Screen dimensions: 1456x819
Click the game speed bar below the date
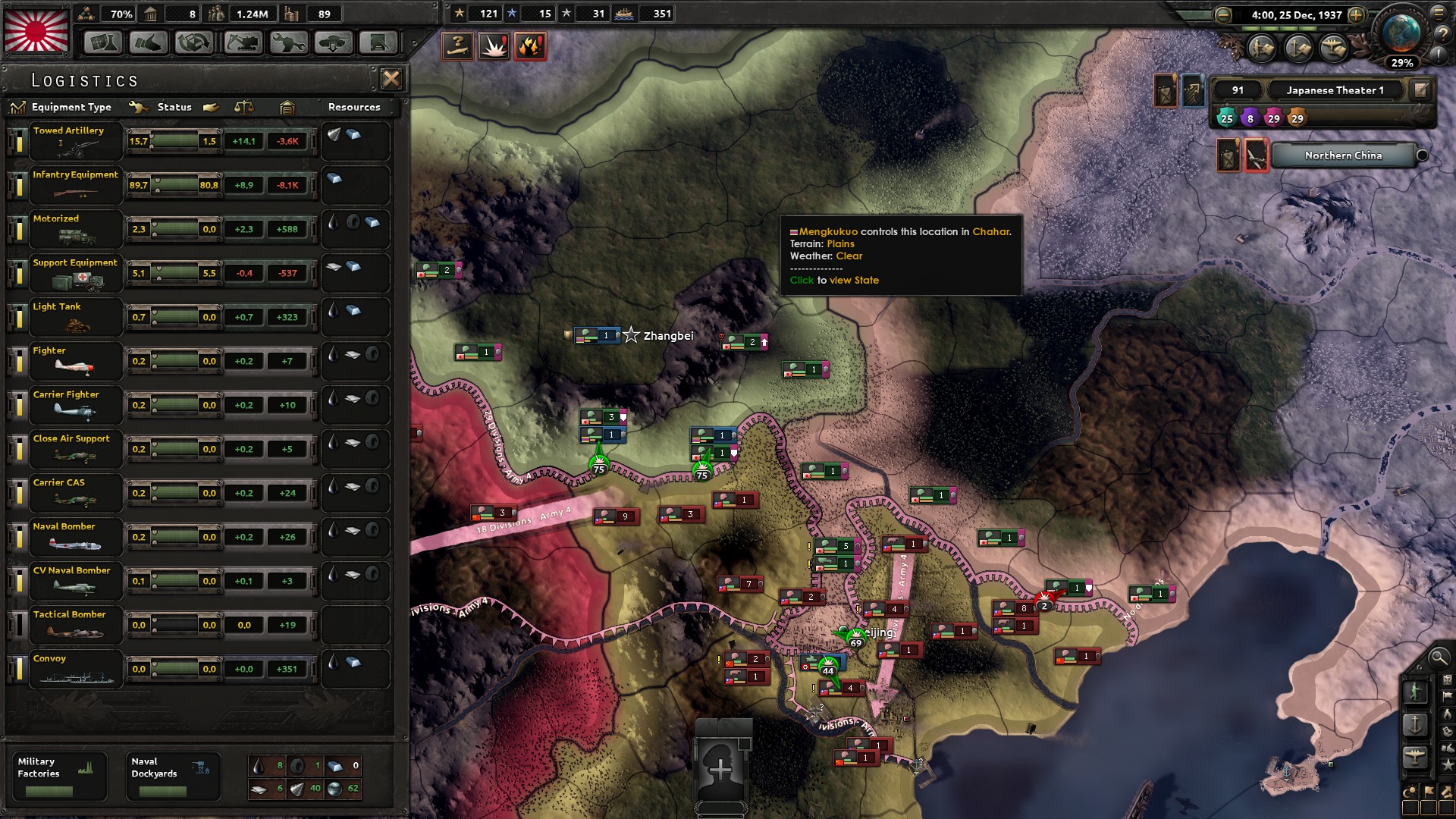tap(1282, 29)
